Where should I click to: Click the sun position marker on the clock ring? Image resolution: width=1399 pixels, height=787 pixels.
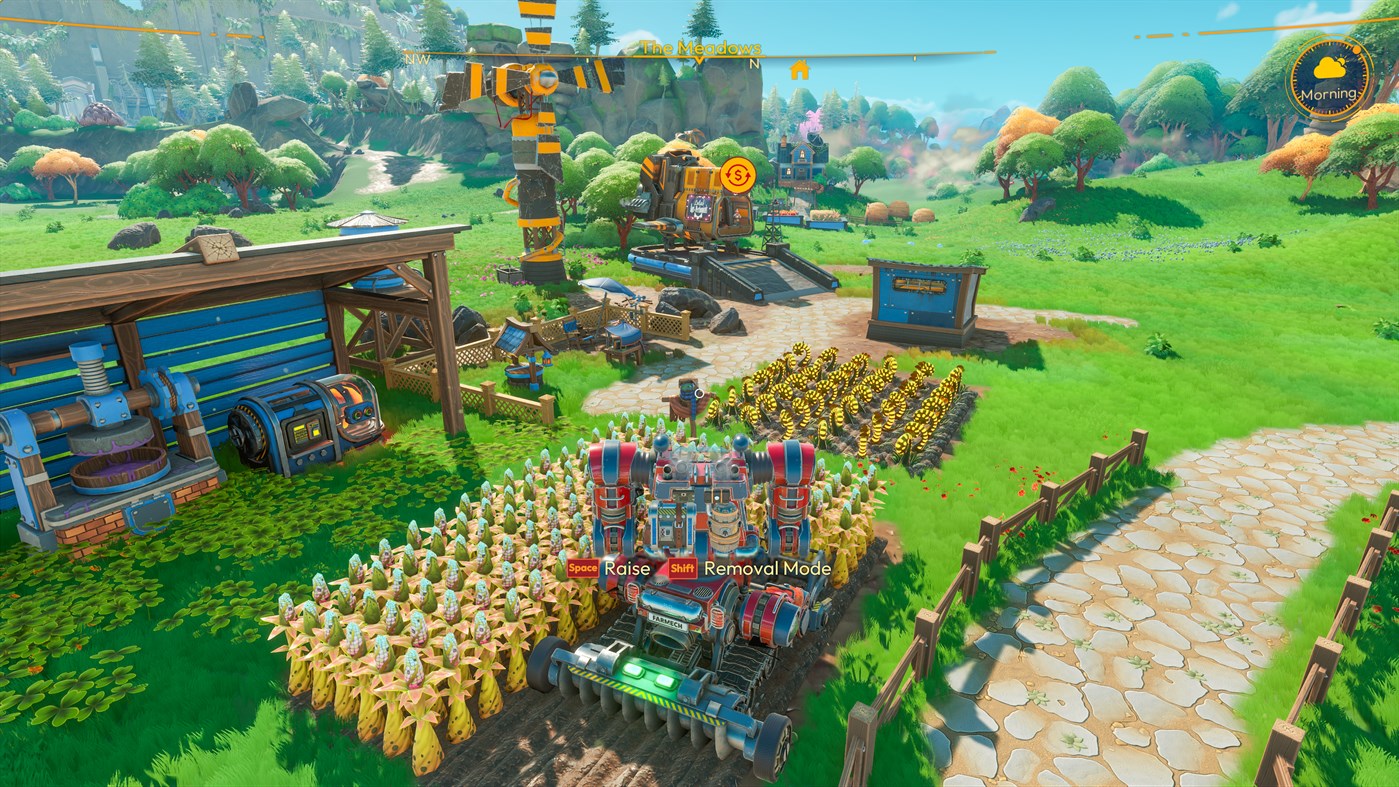(x=1356, y=50)
